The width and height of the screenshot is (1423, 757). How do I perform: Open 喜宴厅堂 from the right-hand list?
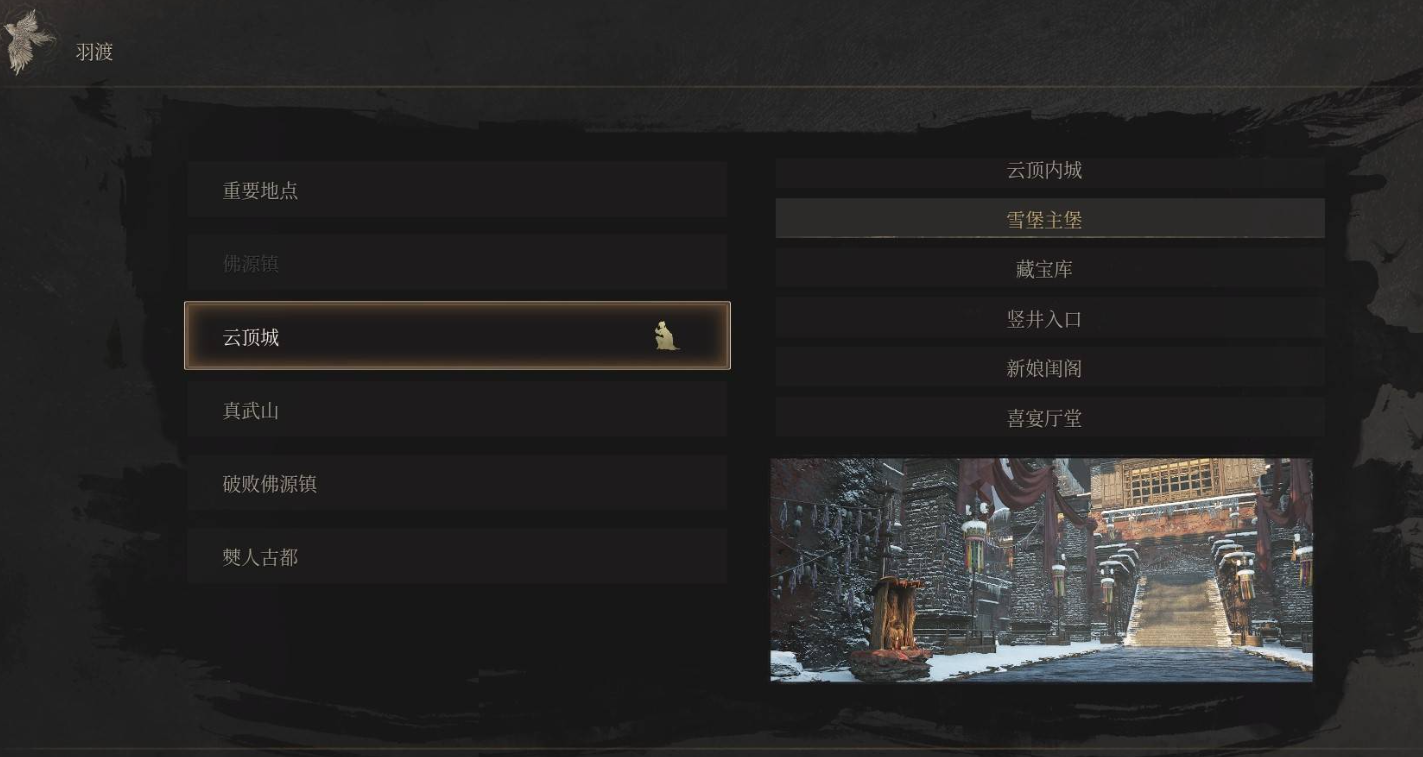(1044, 419)
